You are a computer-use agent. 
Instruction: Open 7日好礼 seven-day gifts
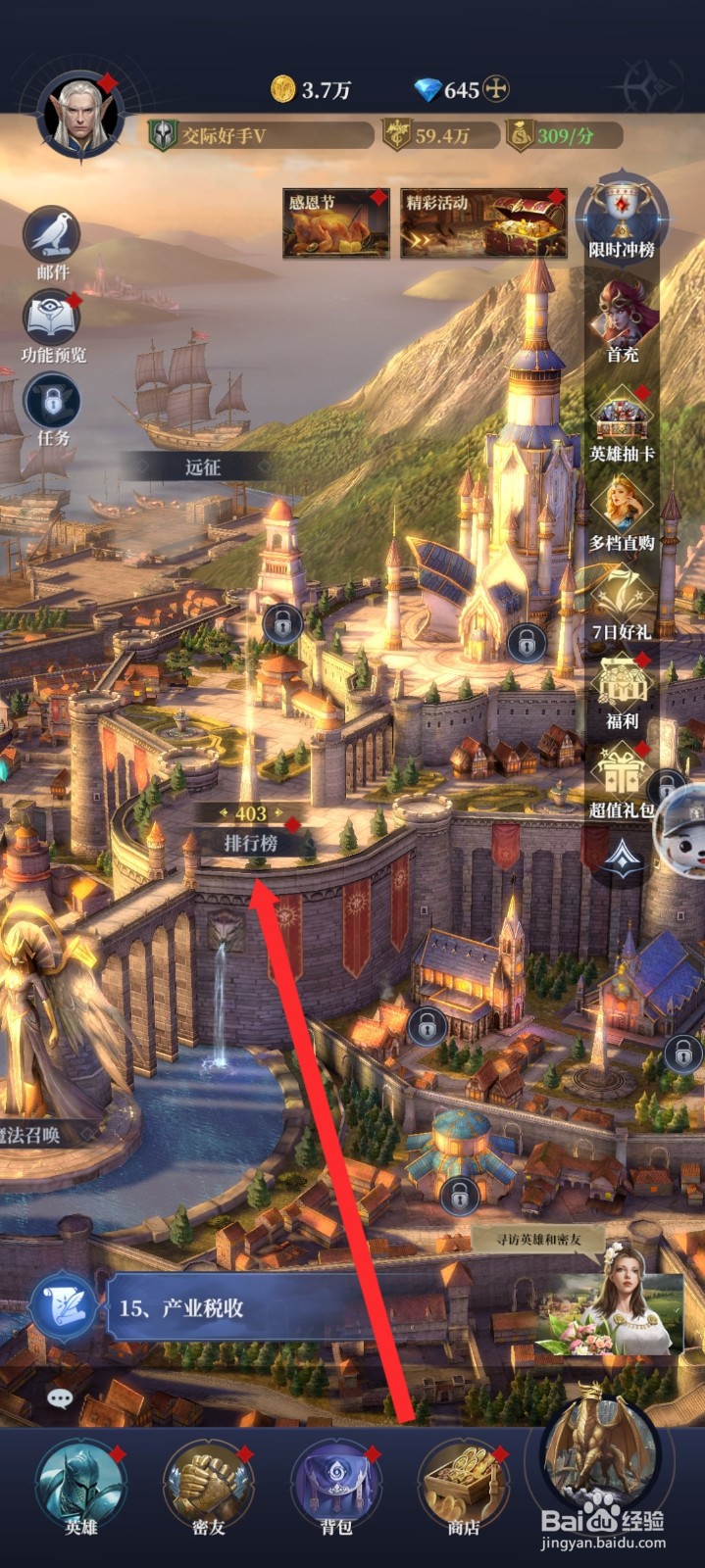(622, 600)
